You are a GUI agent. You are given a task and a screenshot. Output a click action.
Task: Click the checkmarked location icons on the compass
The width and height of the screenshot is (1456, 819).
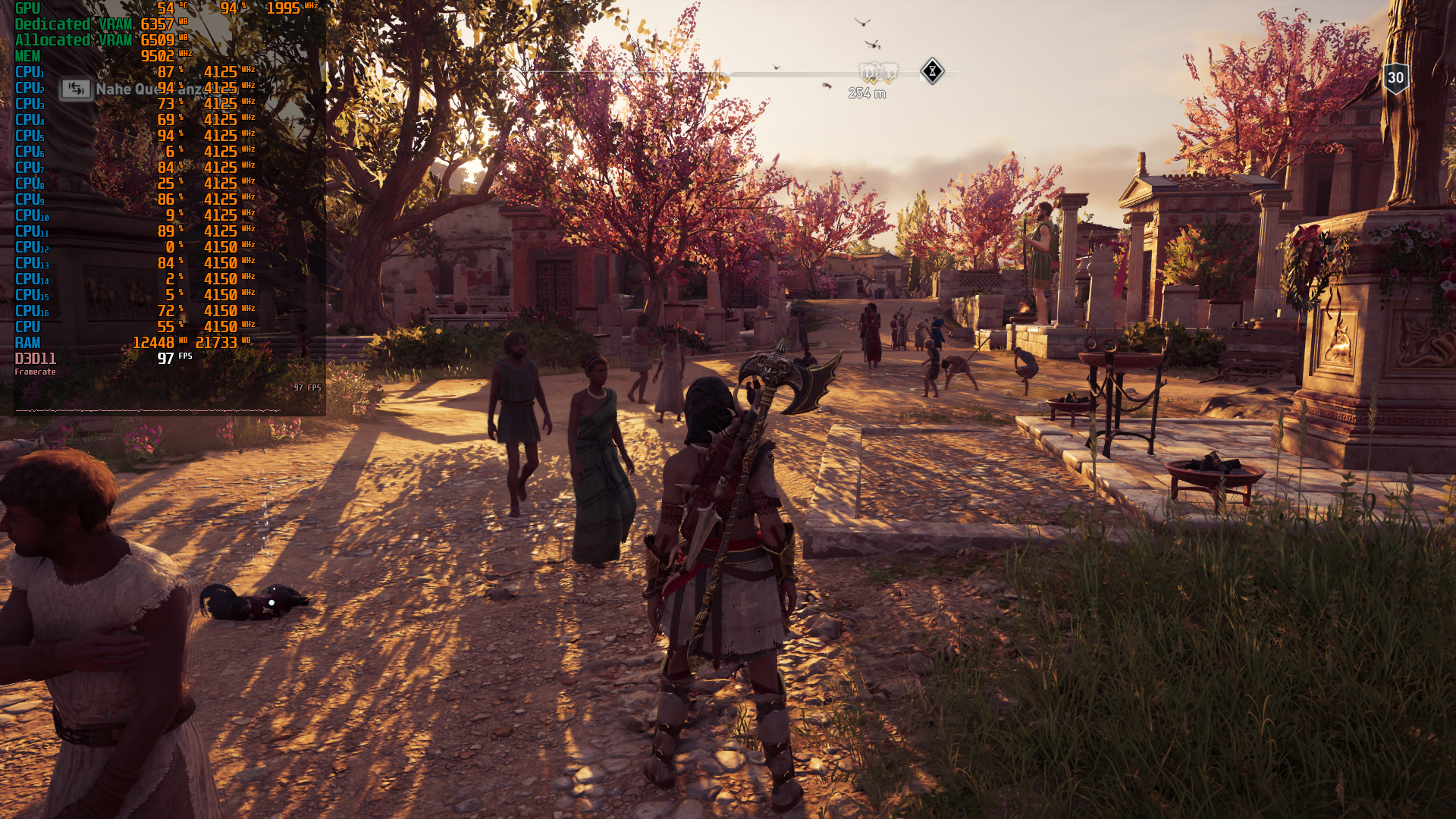tap(878, 73)
